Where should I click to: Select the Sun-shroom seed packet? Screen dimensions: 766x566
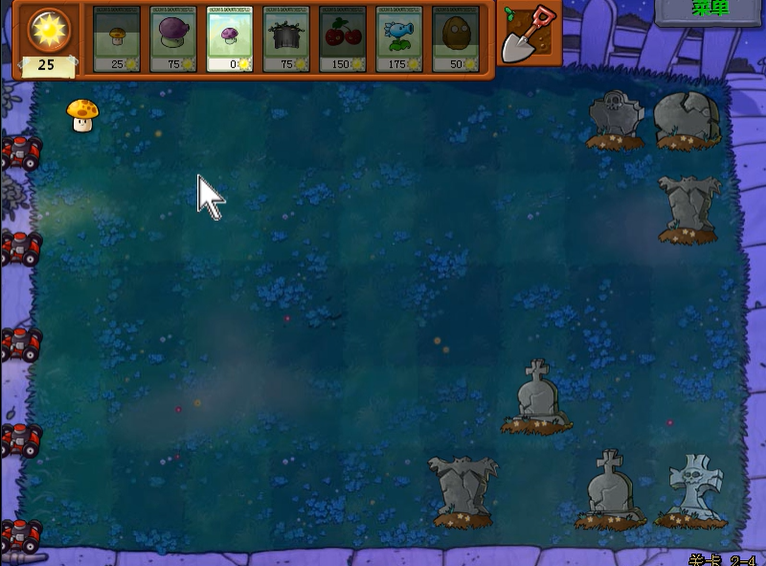[x=116, y=39]
